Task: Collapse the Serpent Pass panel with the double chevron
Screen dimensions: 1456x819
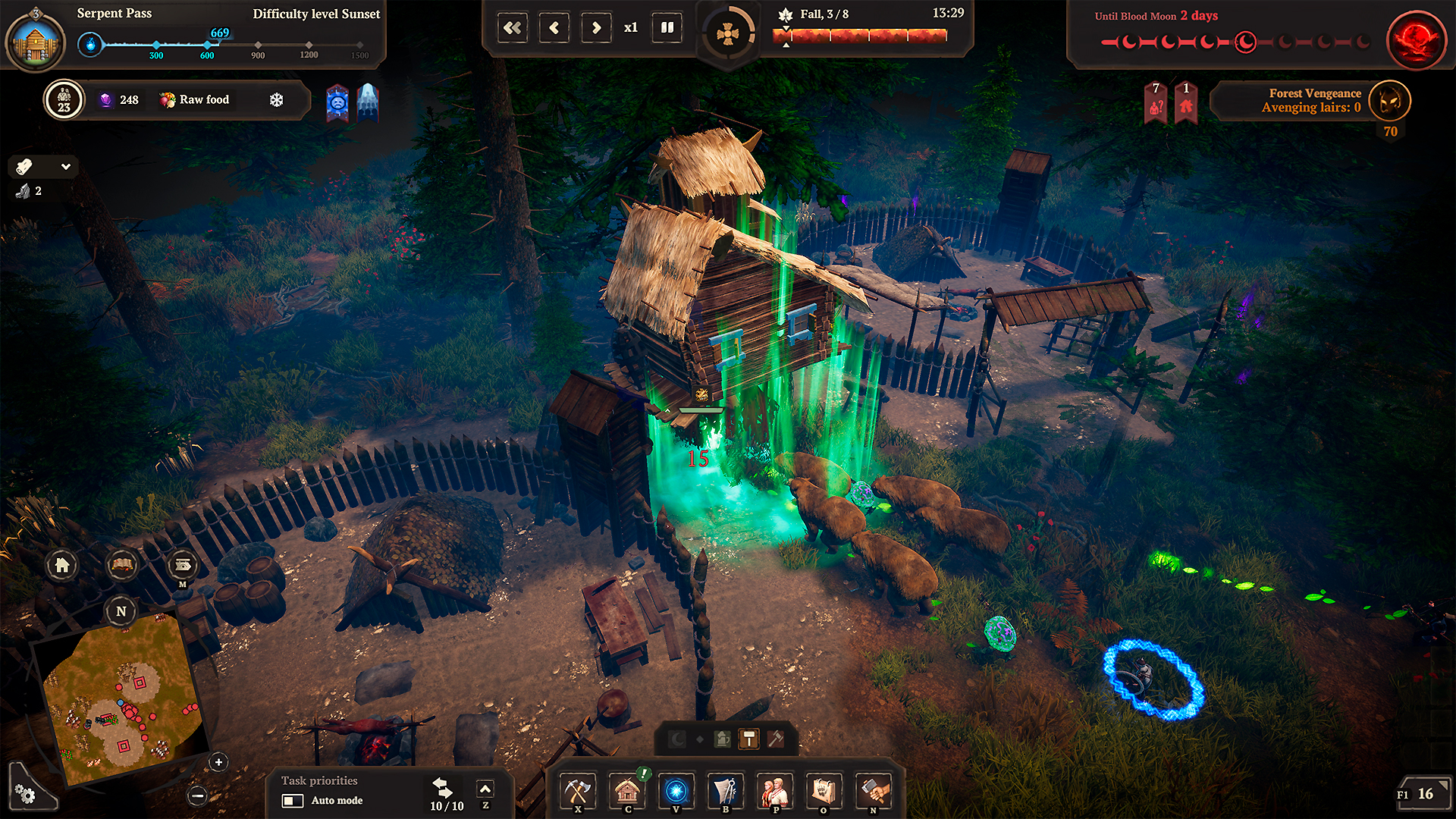Action: tap(513, 27)
